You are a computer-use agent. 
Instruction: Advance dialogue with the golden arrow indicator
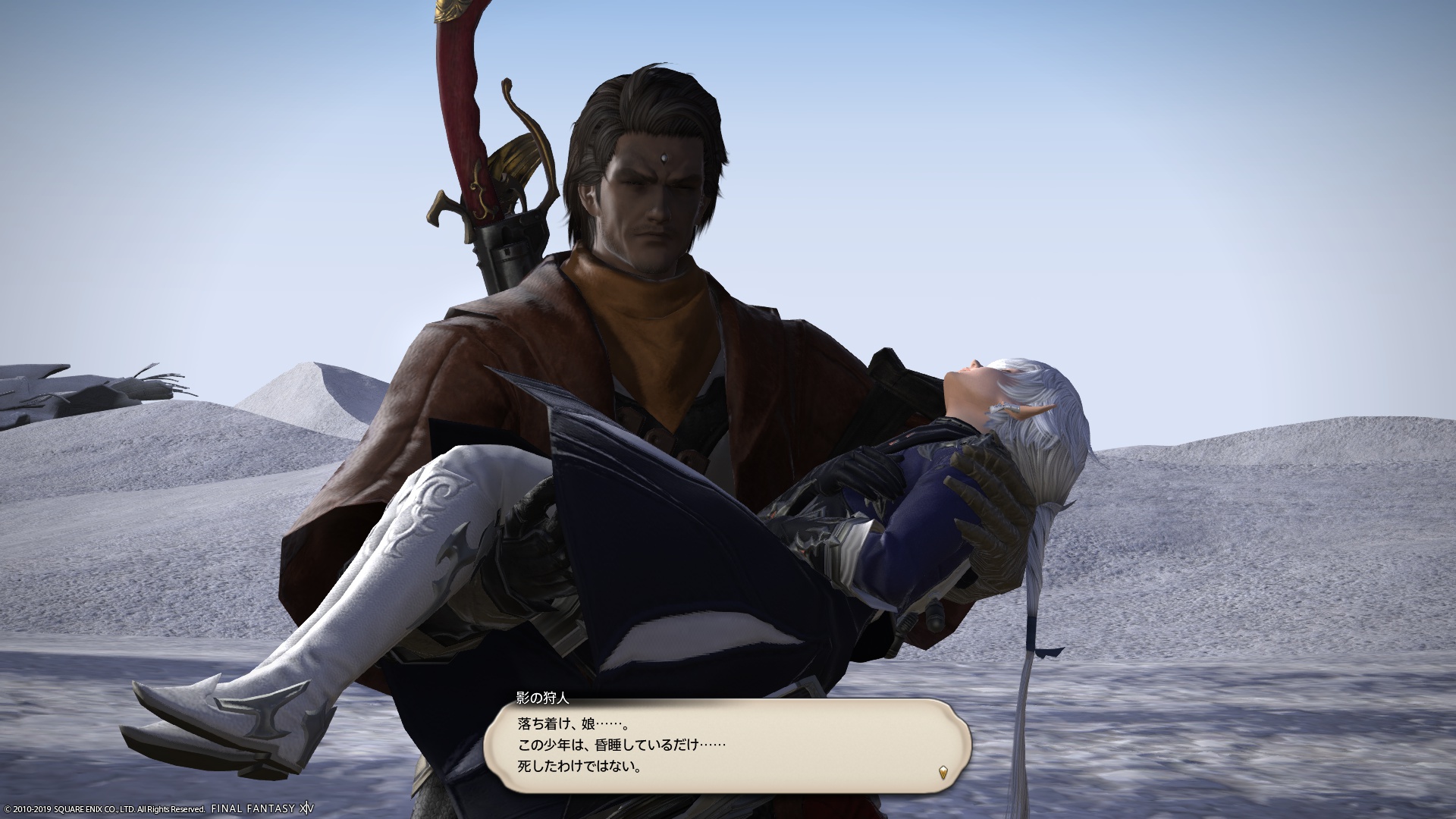[943, 773]
